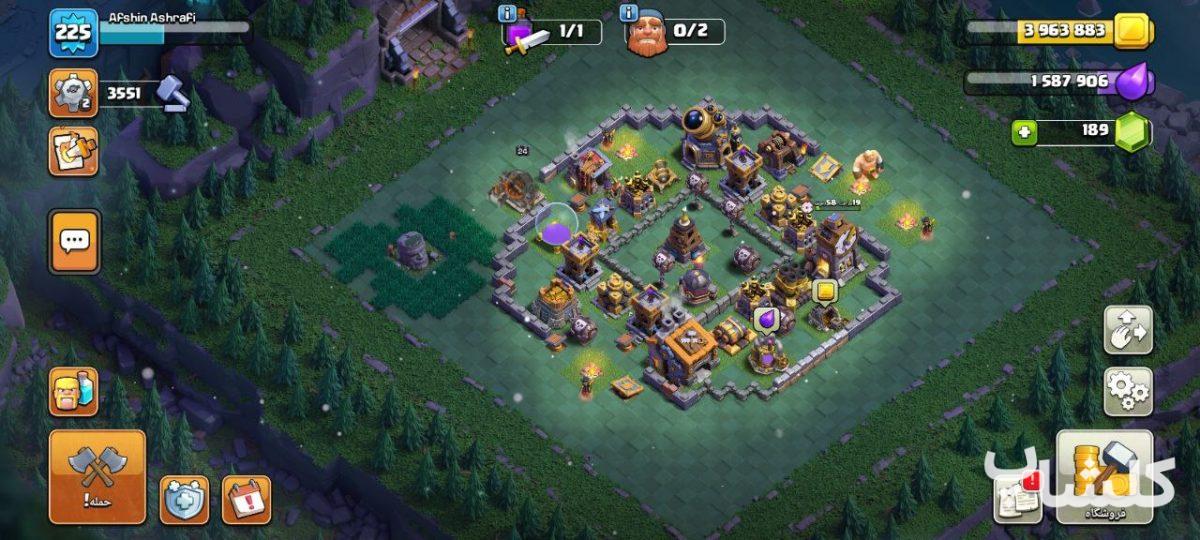
Task: Open the gear emblem icon beside 3551
Action: pos(74,94)
